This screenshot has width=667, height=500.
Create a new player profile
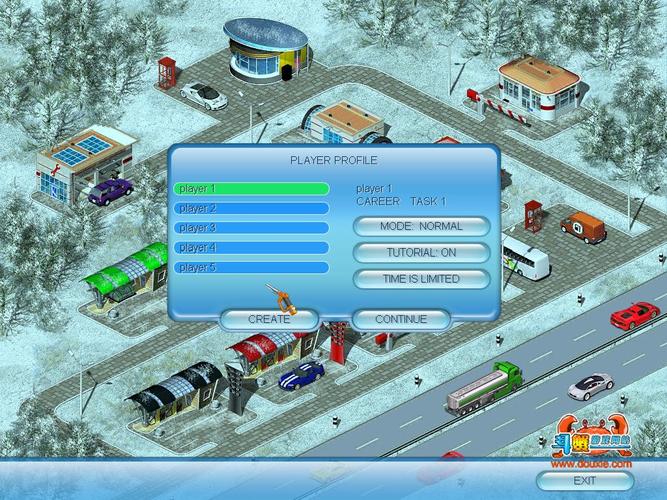pyautogui.click(x=269, y=319)
